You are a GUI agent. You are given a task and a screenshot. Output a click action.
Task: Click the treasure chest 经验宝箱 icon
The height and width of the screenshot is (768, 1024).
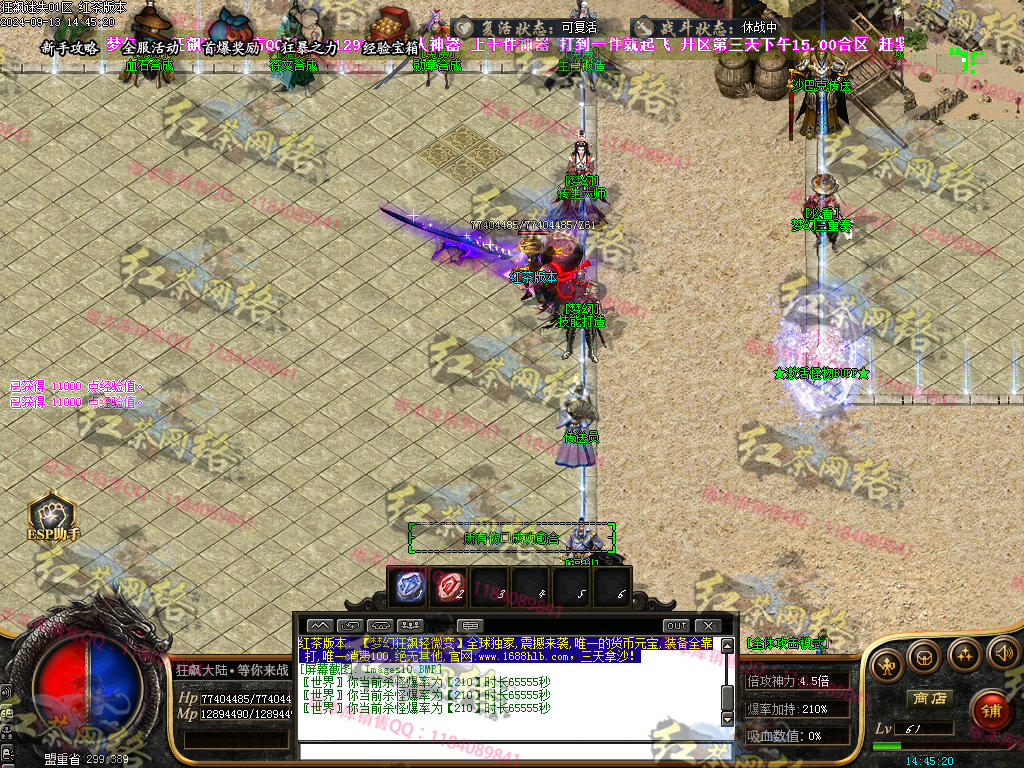390,22
